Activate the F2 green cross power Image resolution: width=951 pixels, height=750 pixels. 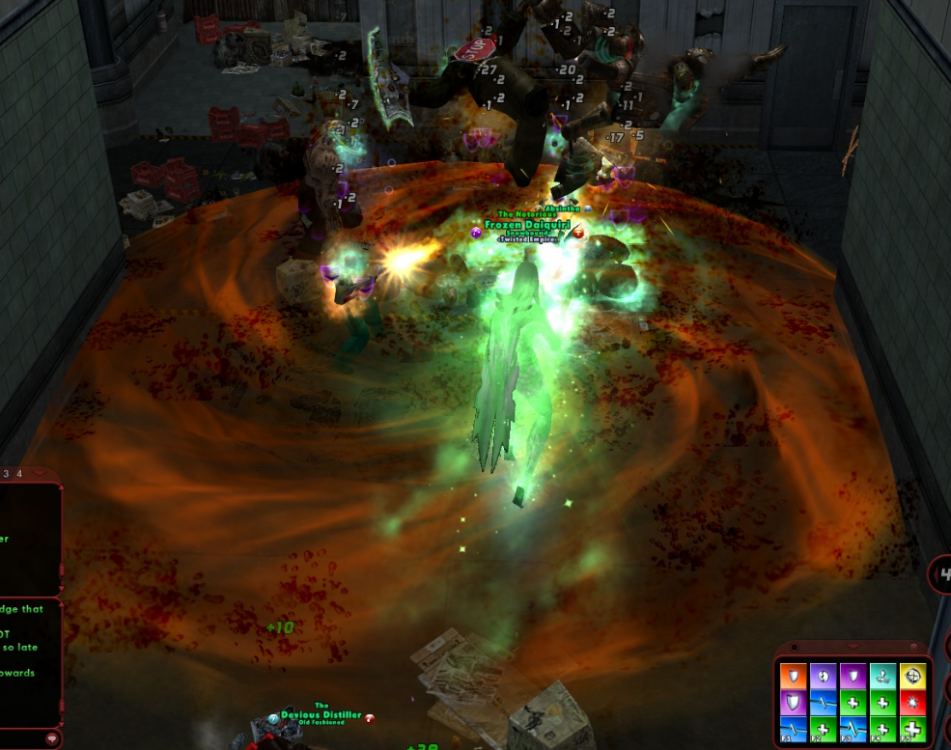pos(822,729)
